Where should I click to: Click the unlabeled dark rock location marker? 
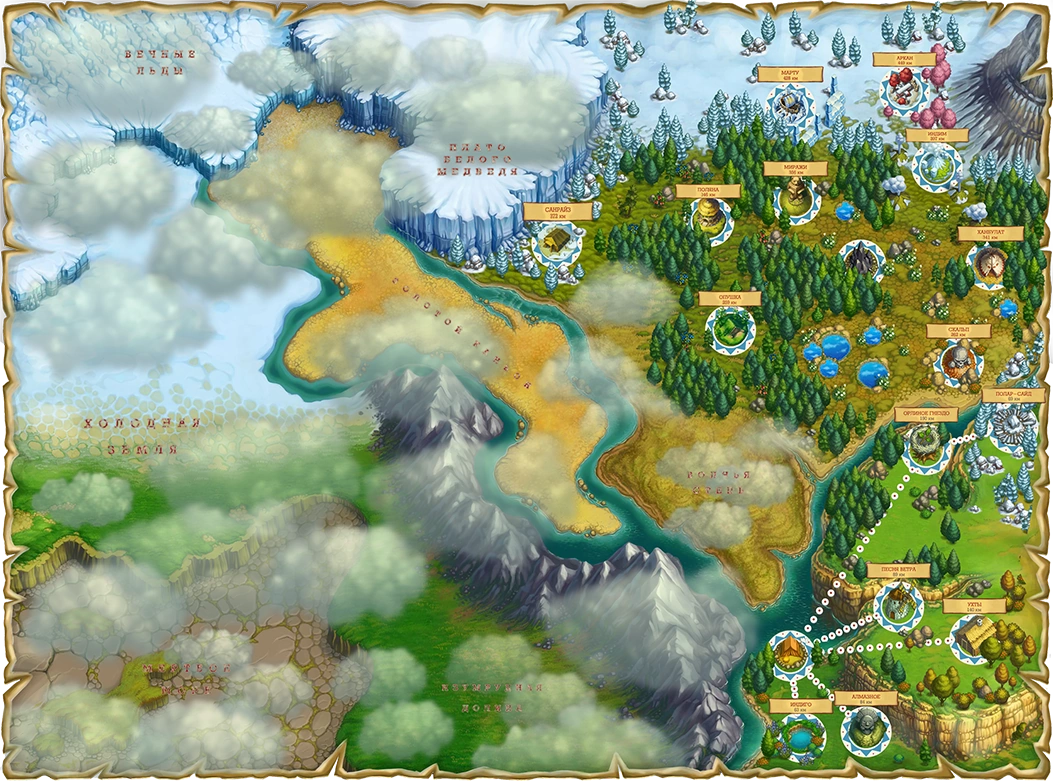(x=860, y=262)
